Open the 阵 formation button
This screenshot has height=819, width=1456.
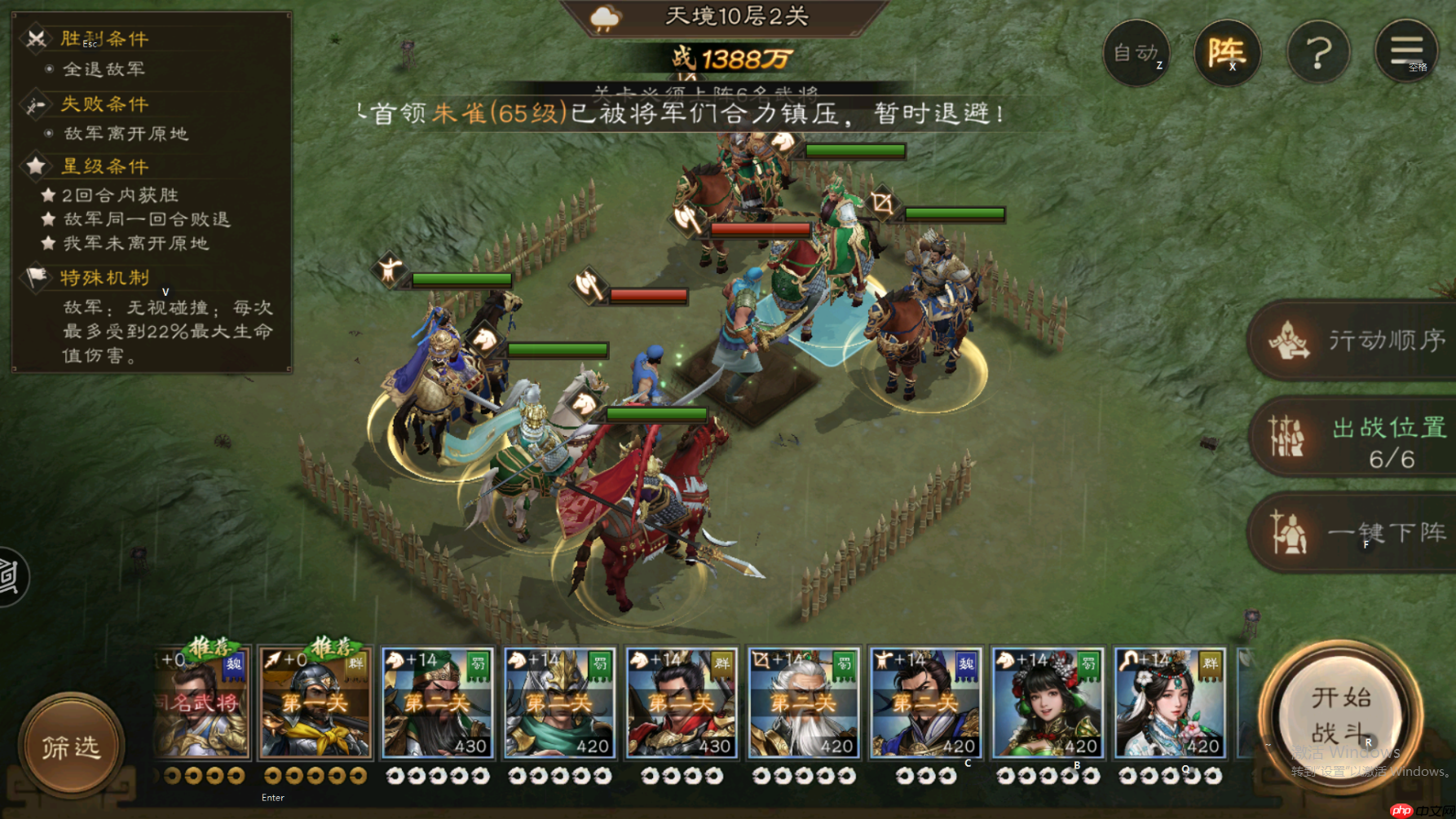(x=1227, y=53)
